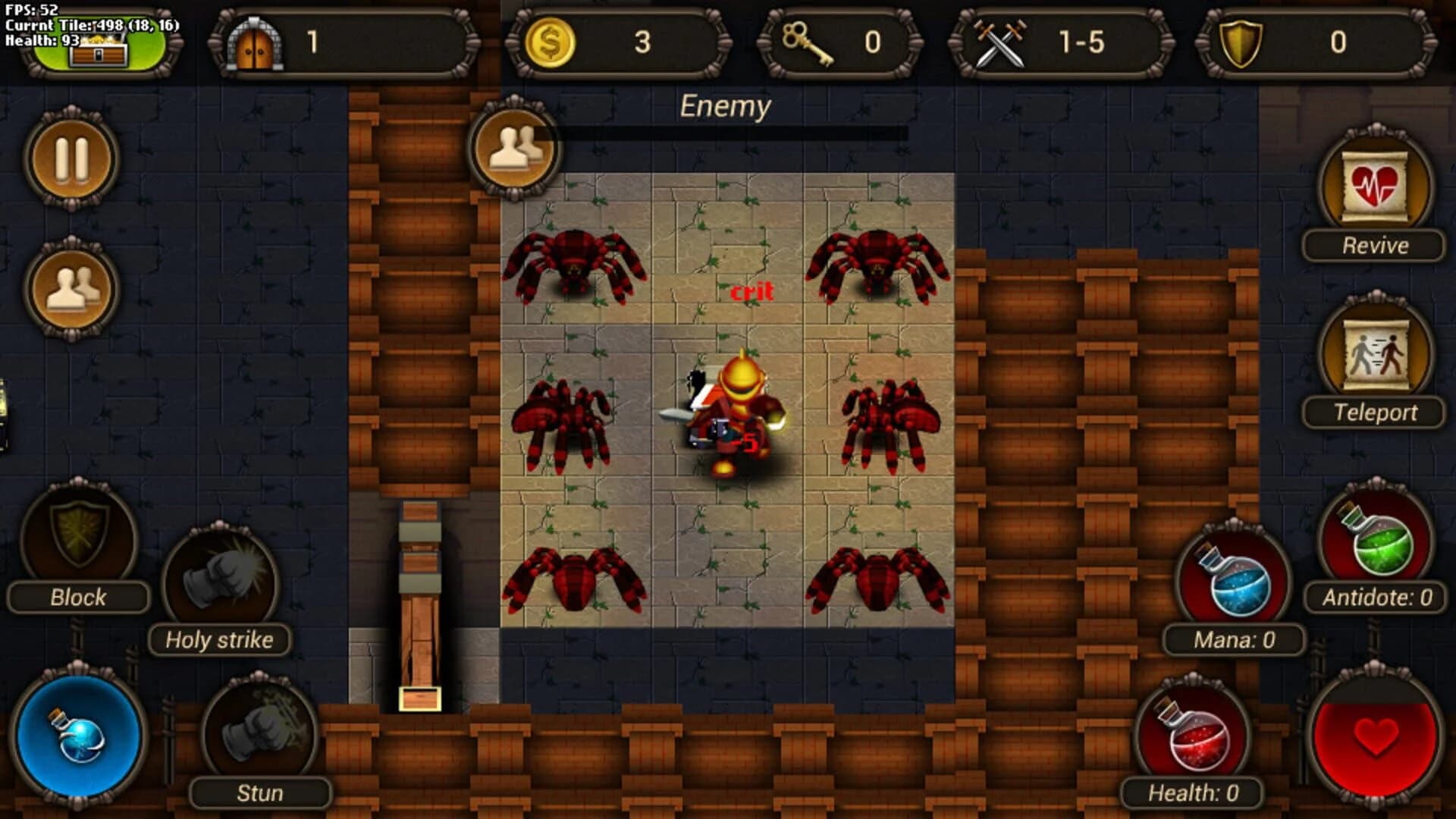1456x819 pixels.
Task: Inspect the shield armor counter
Action: [x=1240, y=42]
